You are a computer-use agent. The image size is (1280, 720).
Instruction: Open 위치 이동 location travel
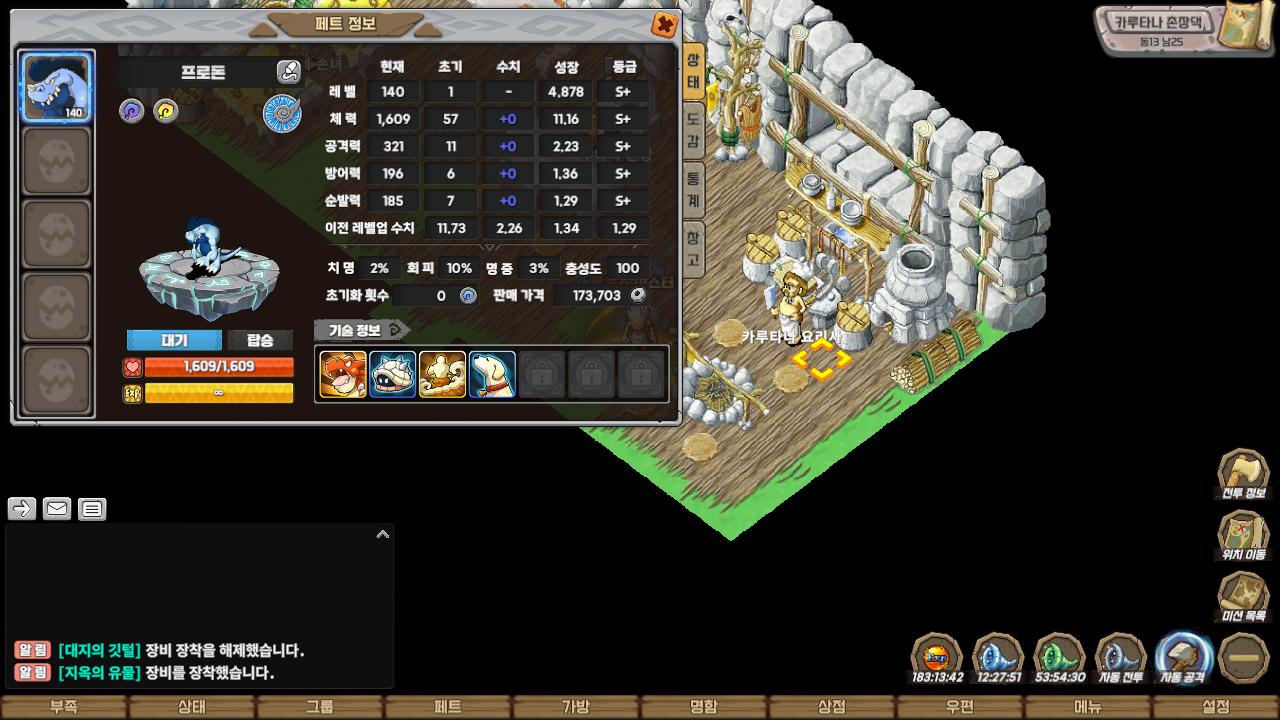(x=1243, y=536)
